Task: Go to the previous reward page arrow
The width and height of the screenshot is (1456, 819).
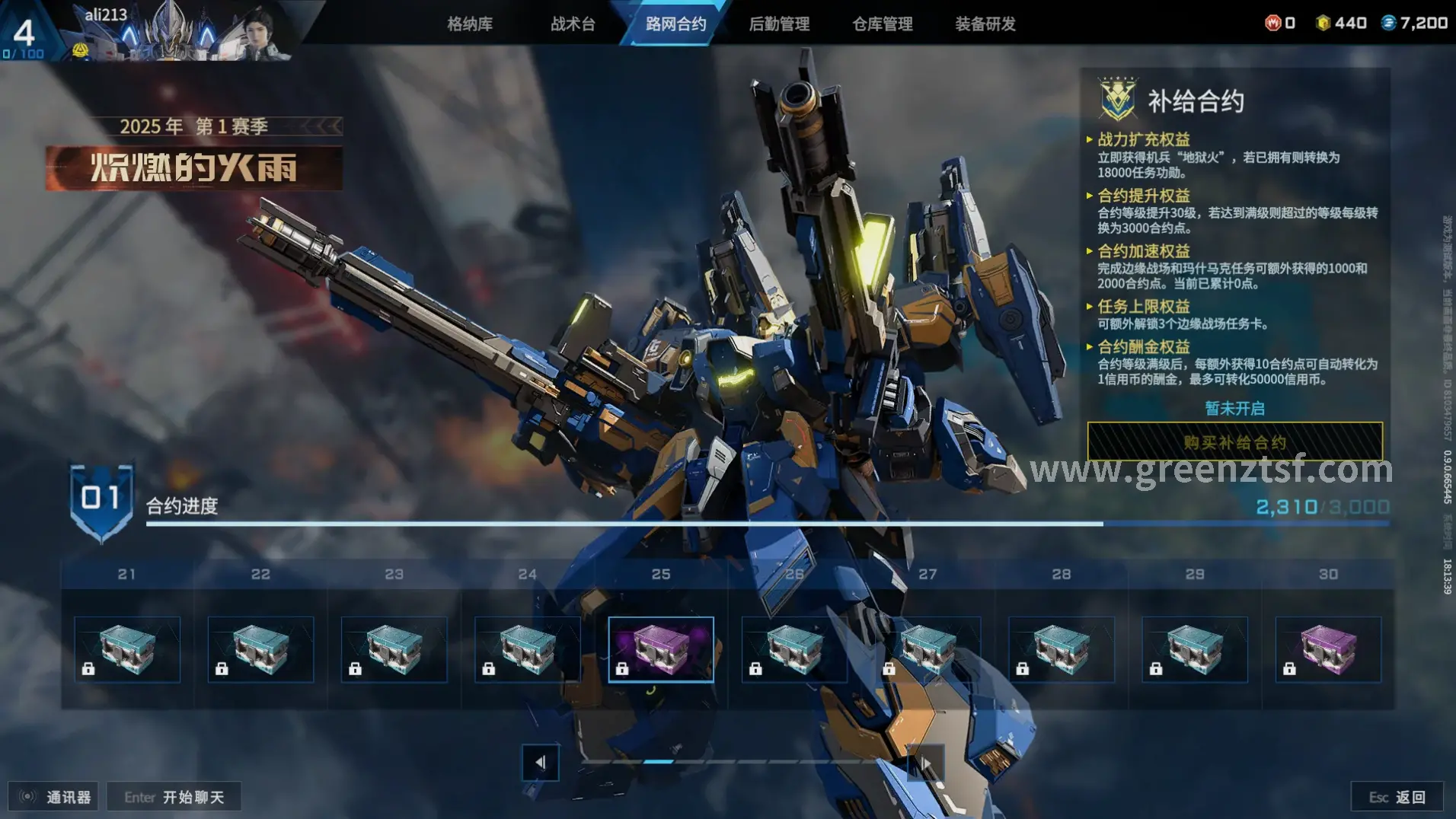Action: 541,762
